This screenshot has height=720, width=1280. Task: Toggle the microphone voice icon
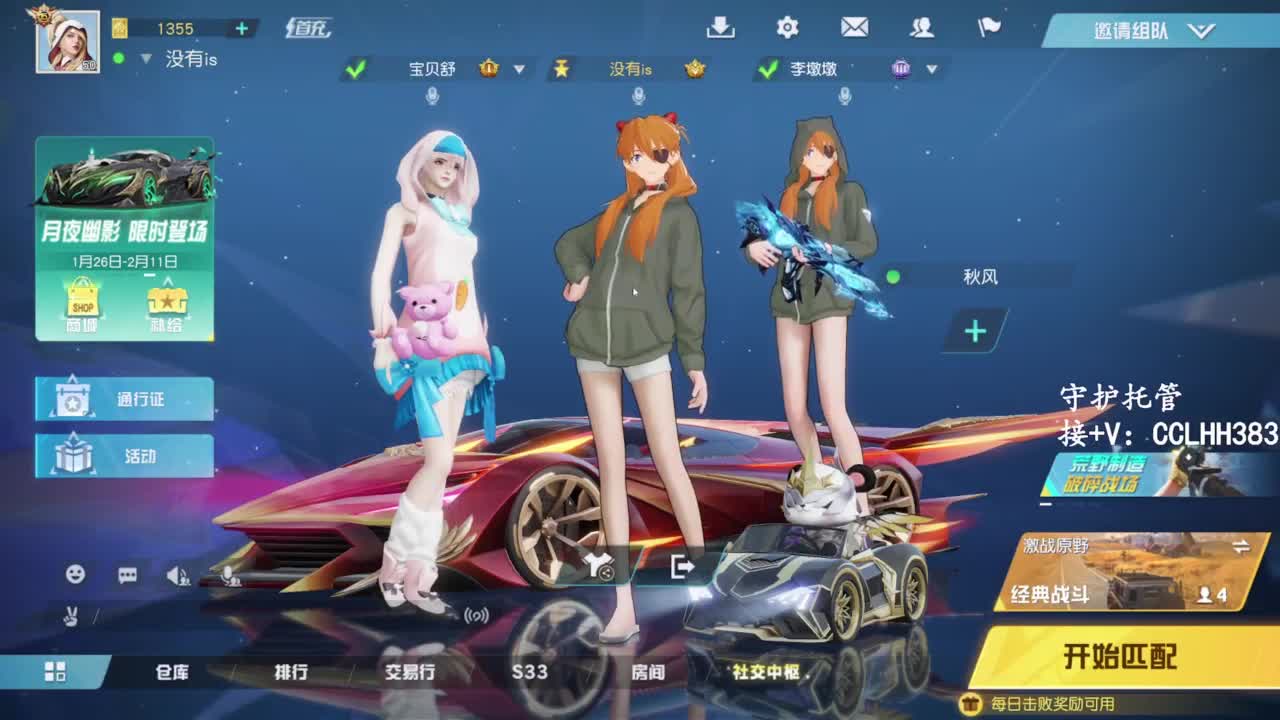tap(228, 578)
